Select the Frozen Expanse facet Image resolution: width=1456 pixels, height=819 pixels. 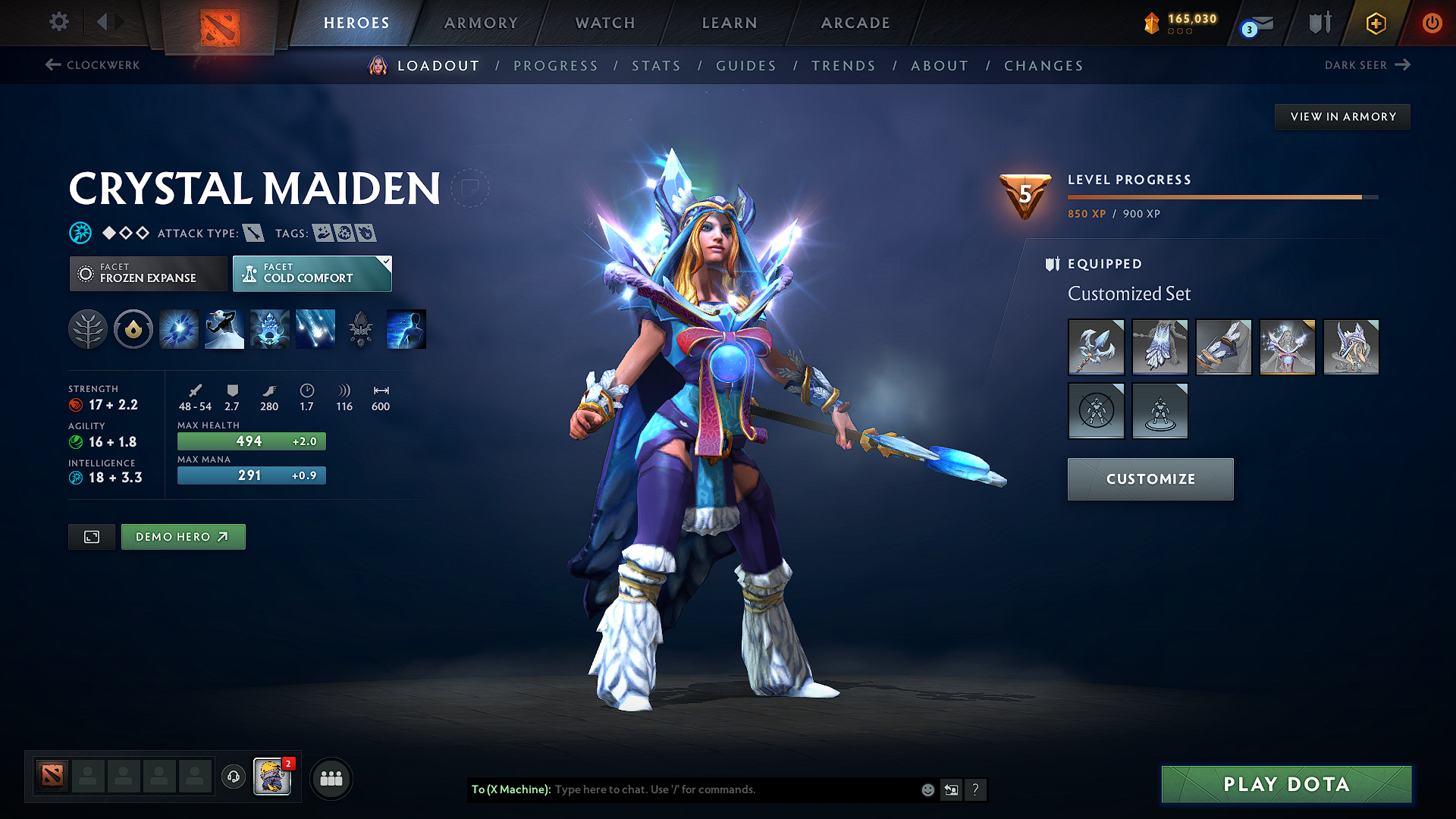coord(148,273)
